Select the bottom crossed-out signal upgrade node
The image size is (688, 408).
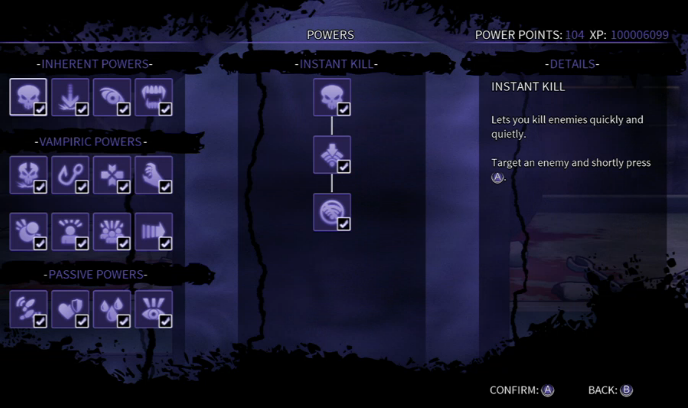coord(332,212)
